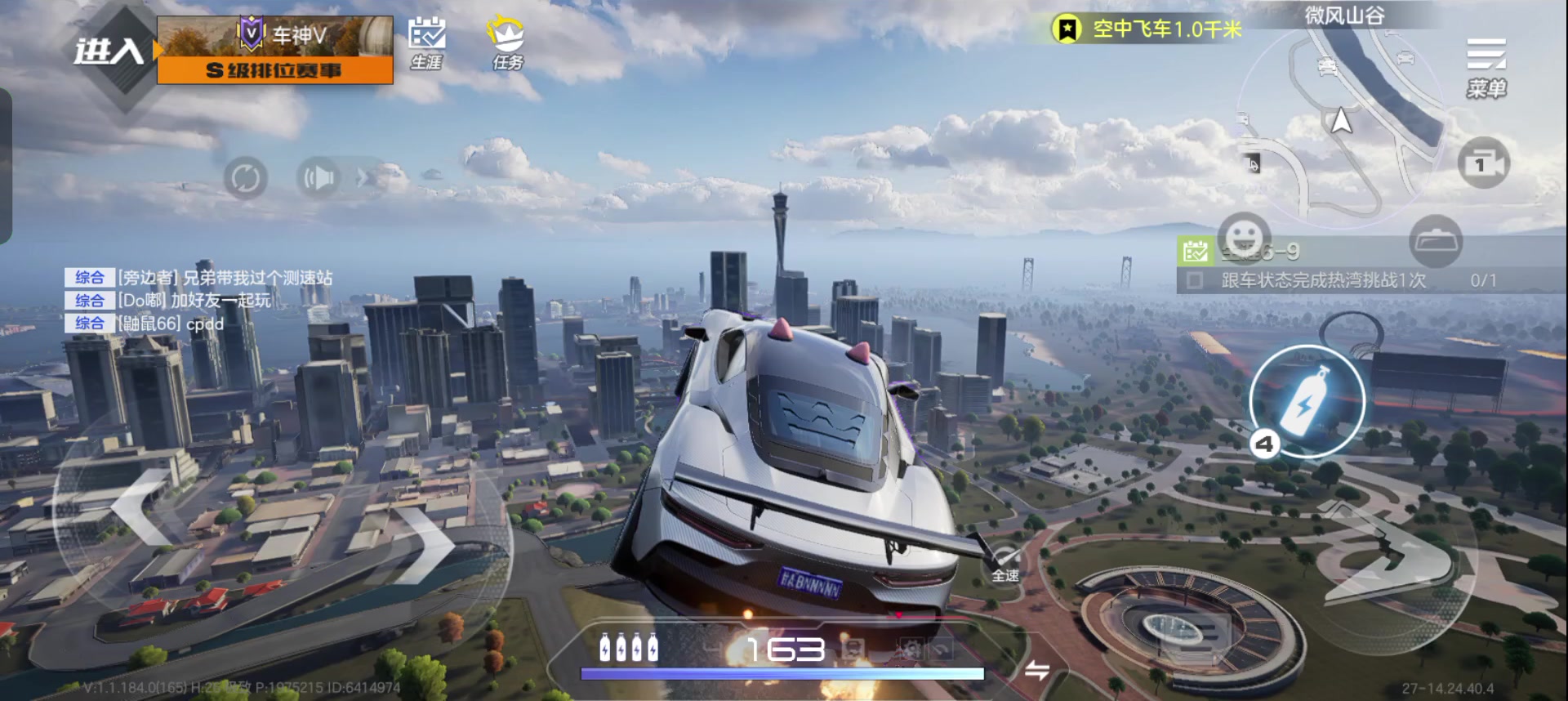Steer left with the left arrow
Viewport: 1568px width, 701px height.
[x=145, y=508]
